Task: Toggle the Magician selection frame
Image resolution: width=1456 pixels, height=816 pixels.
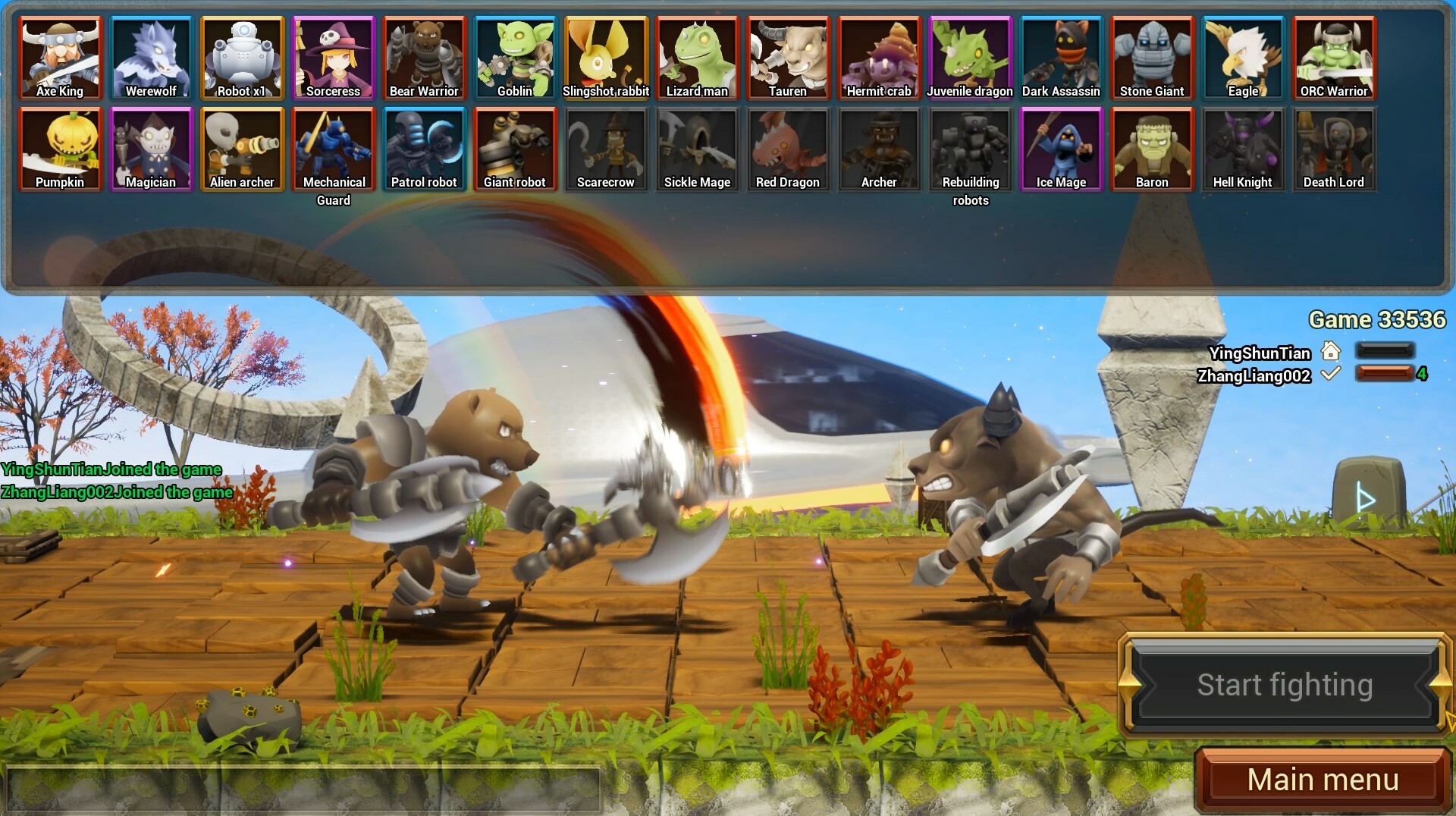Action: [x=151, y=149]
